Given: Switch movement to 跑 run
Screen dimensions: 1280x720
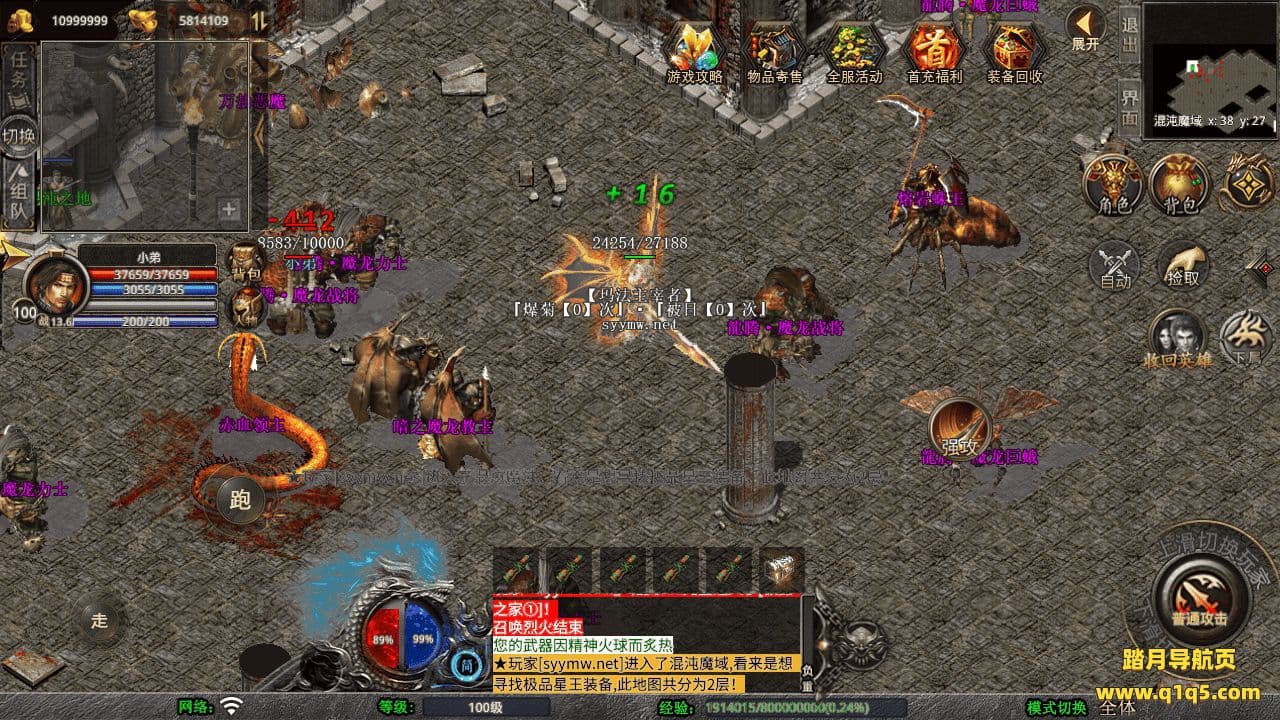Looking at the screenshot, I should coord(240,500).
